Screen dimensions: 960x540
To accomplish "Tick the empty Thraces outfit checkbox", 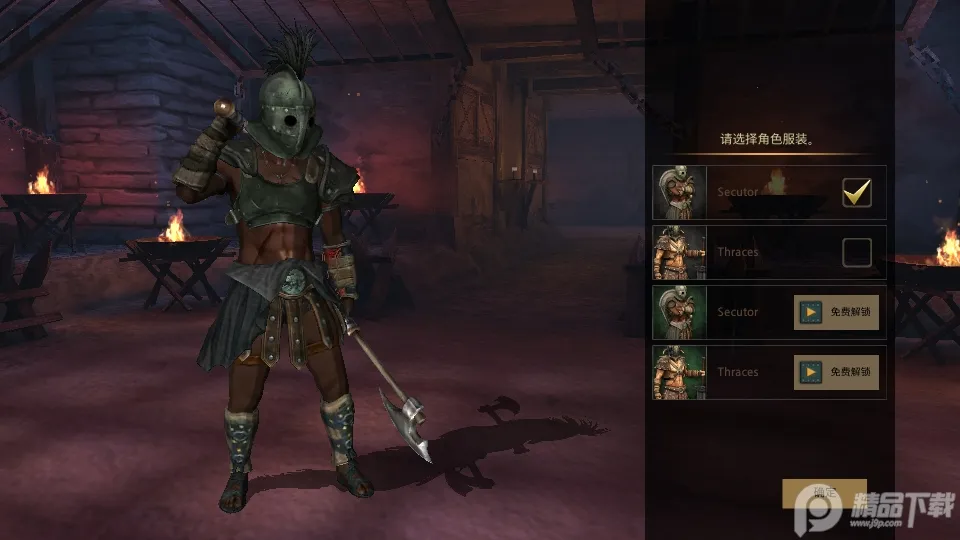I will coord(856,252).
